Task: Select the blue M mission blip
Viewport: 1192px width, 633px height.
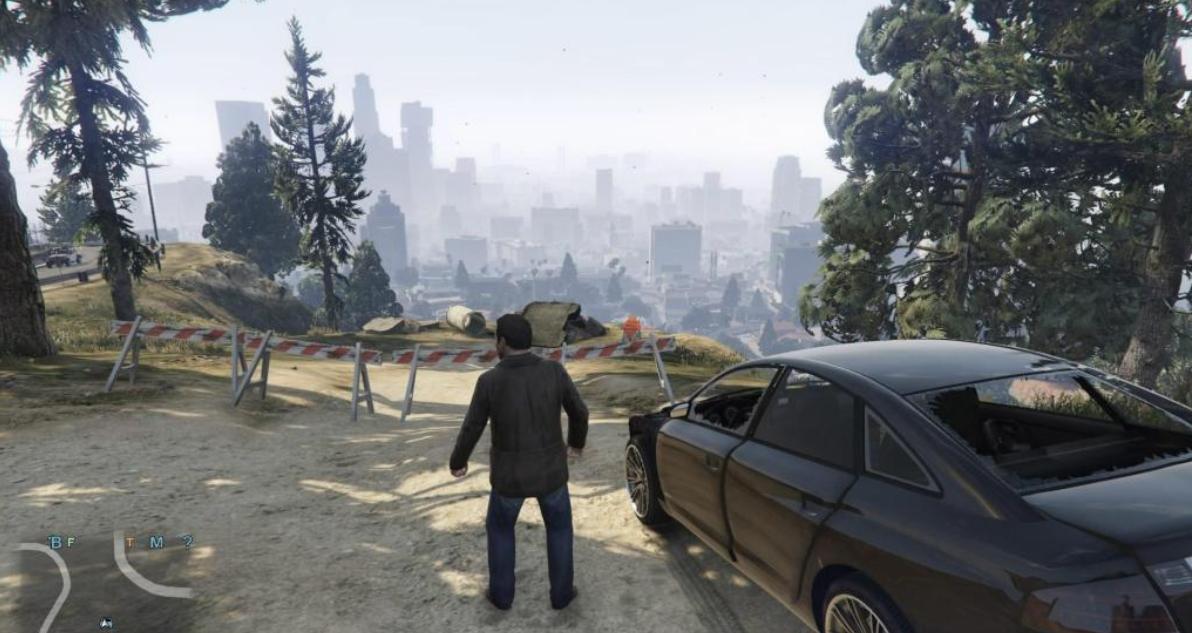Action: pos(156,543)
